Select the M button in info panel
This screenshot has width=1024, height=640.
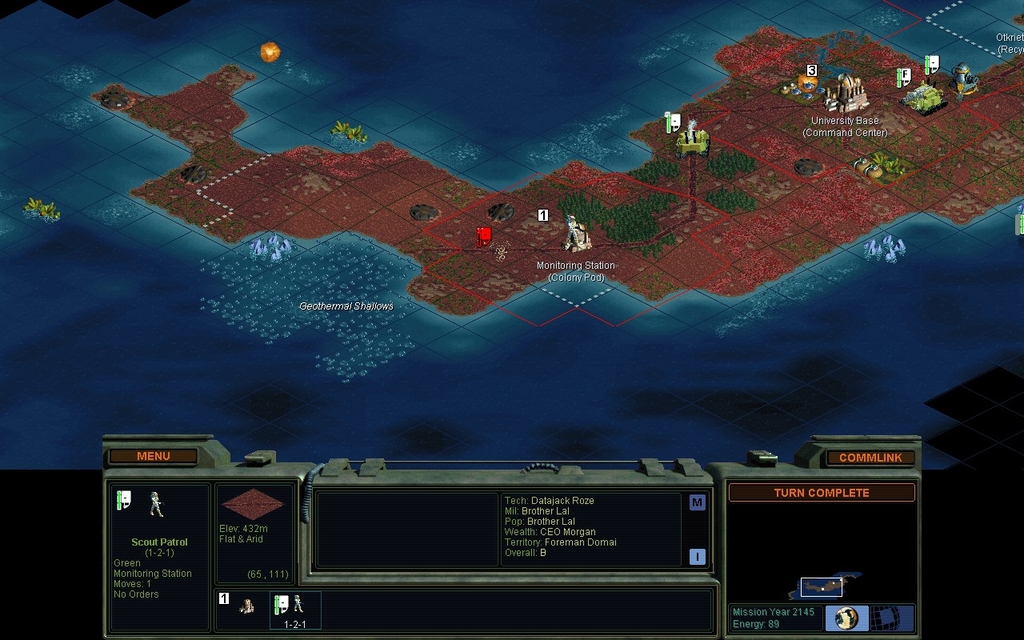click(x=697, y=503)
